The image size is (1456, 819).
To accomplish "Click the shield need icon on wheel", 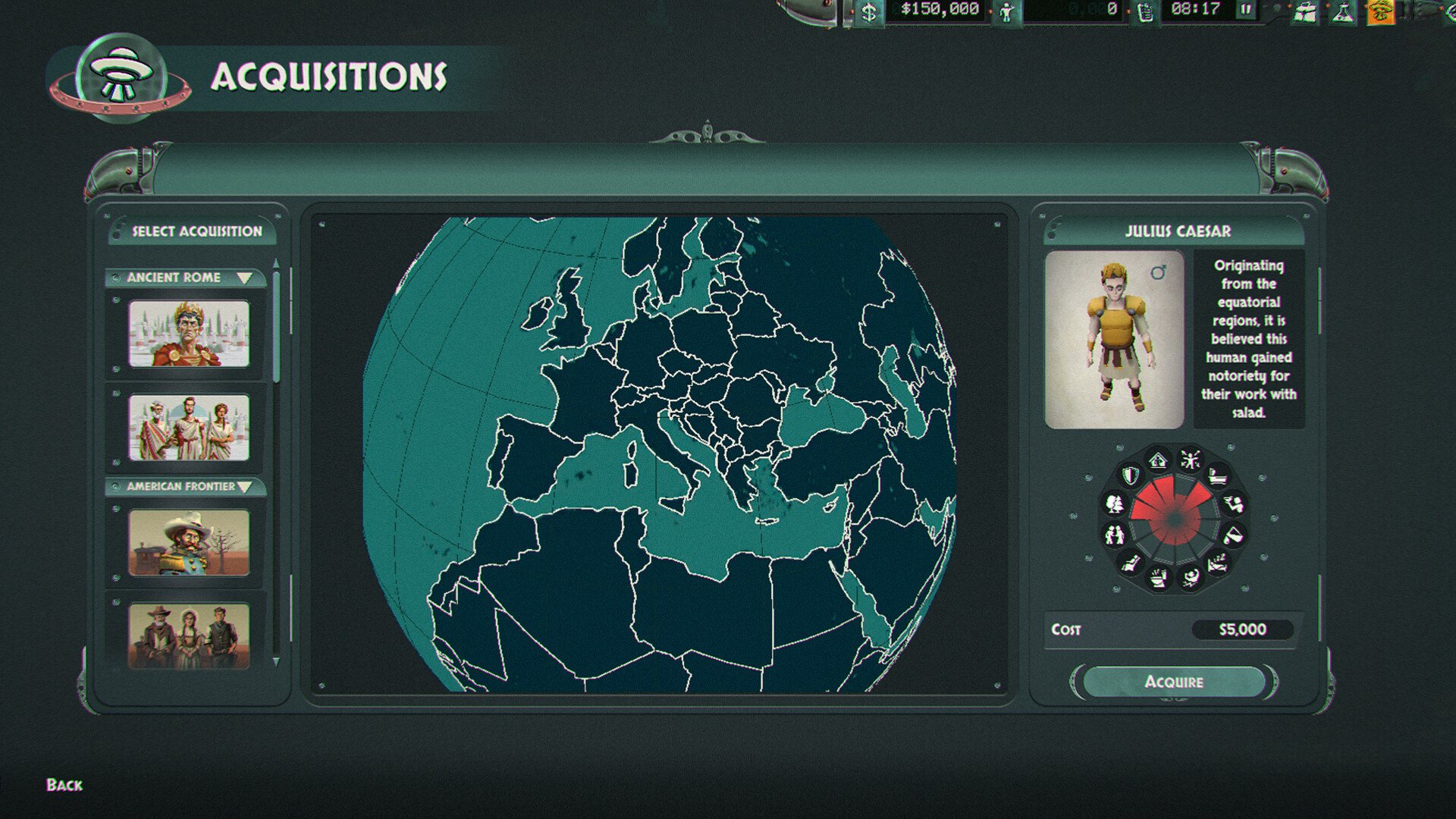I will (x=1131, y=475).
